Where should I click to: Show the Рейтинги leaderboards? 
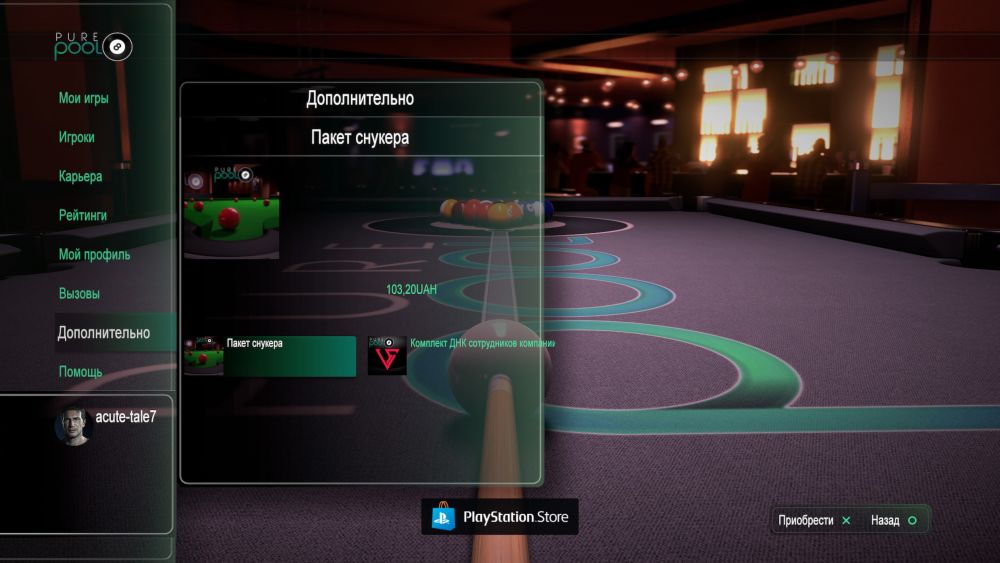click(x=83, y=215)
